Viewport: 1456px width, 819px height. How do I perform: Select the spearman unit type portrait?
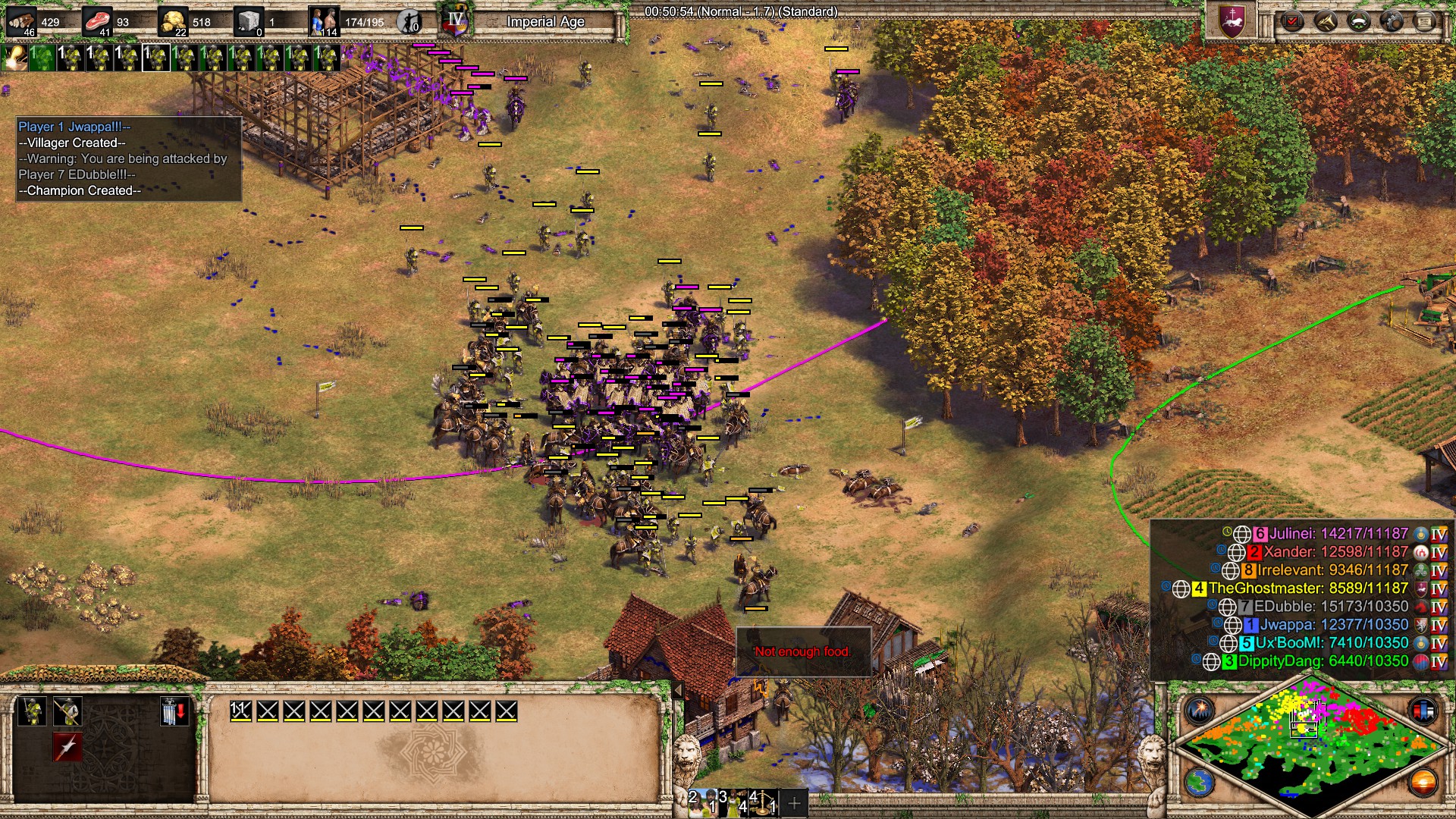[67, 712]
